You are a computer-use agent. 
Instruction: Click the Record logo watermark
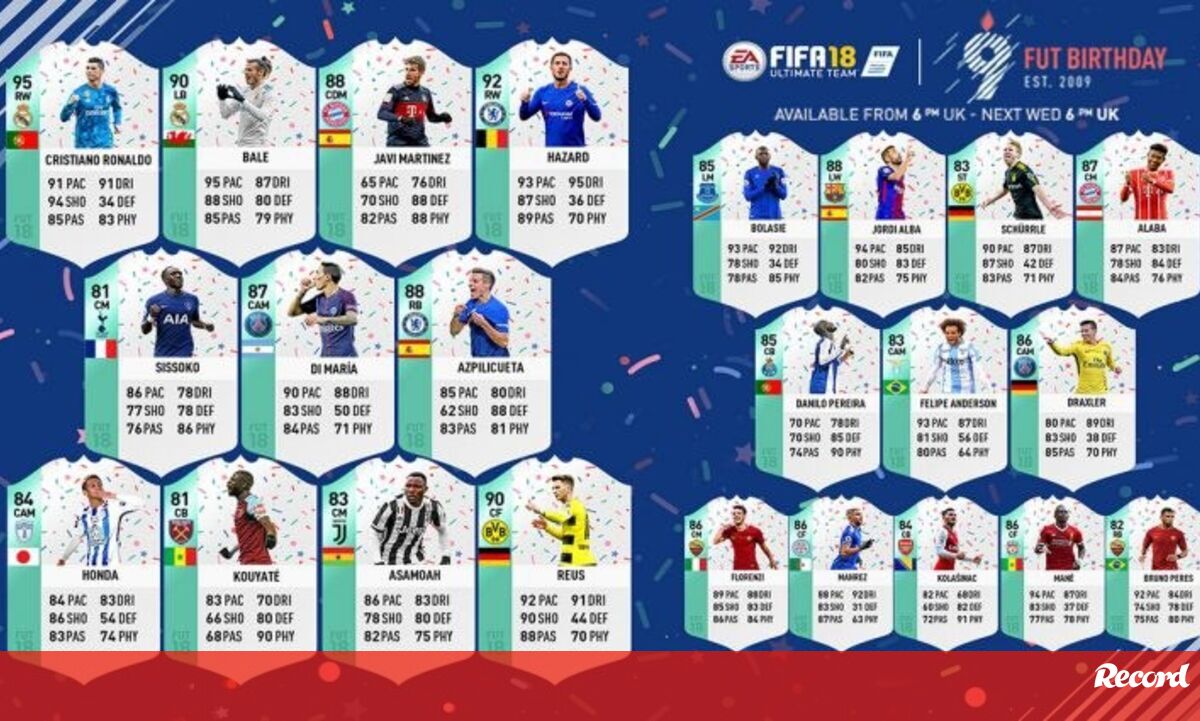tap(1141, 677)
